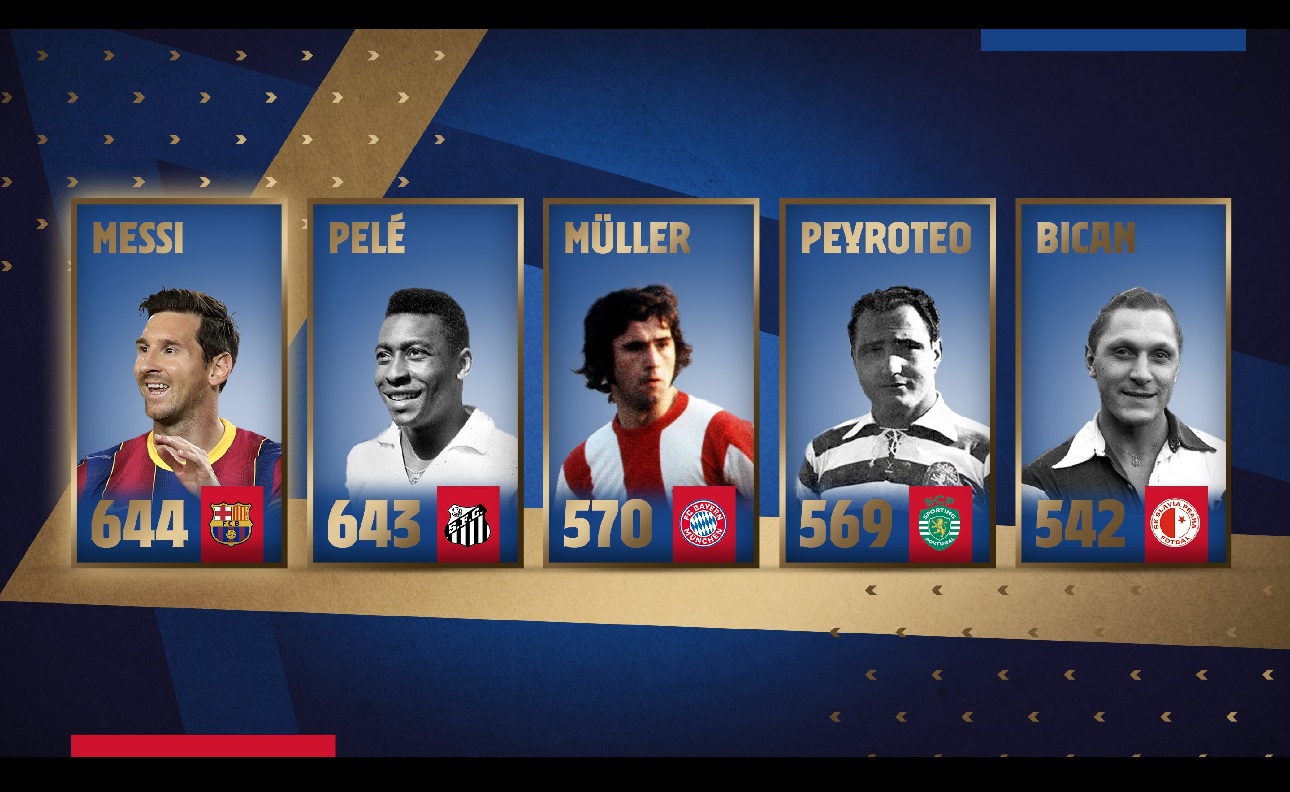Open the Bican card

[1123, 383]
